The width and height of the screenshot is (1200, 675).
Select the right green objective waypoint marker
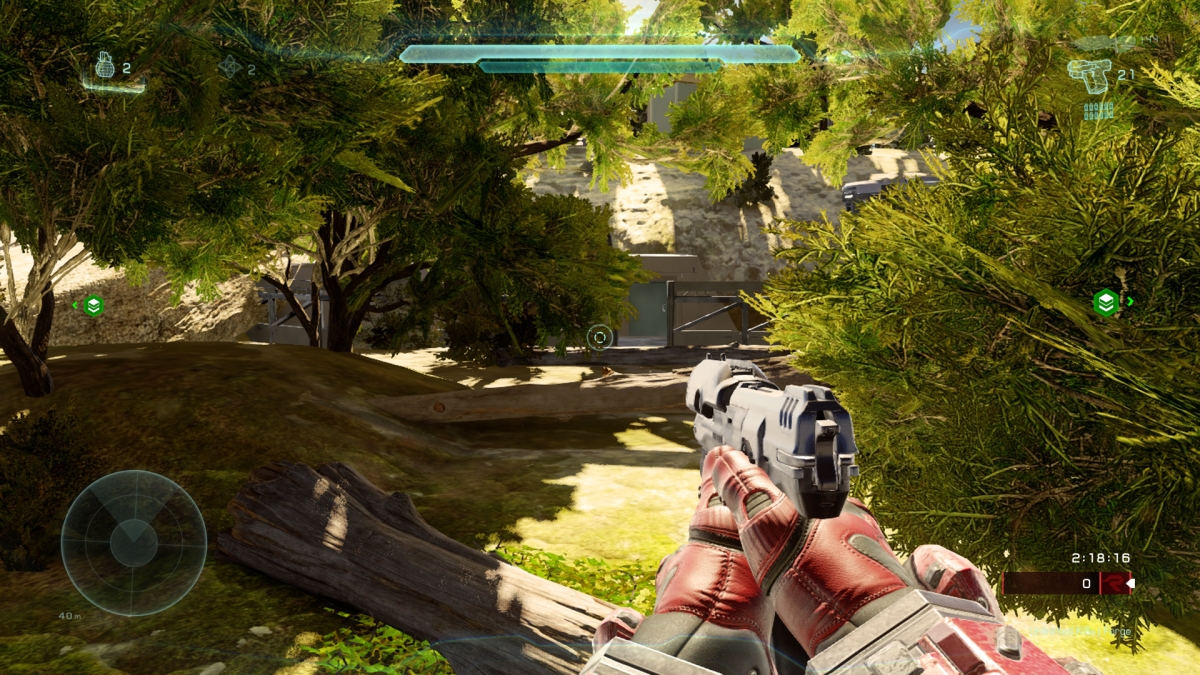[x=1105, y=302]
